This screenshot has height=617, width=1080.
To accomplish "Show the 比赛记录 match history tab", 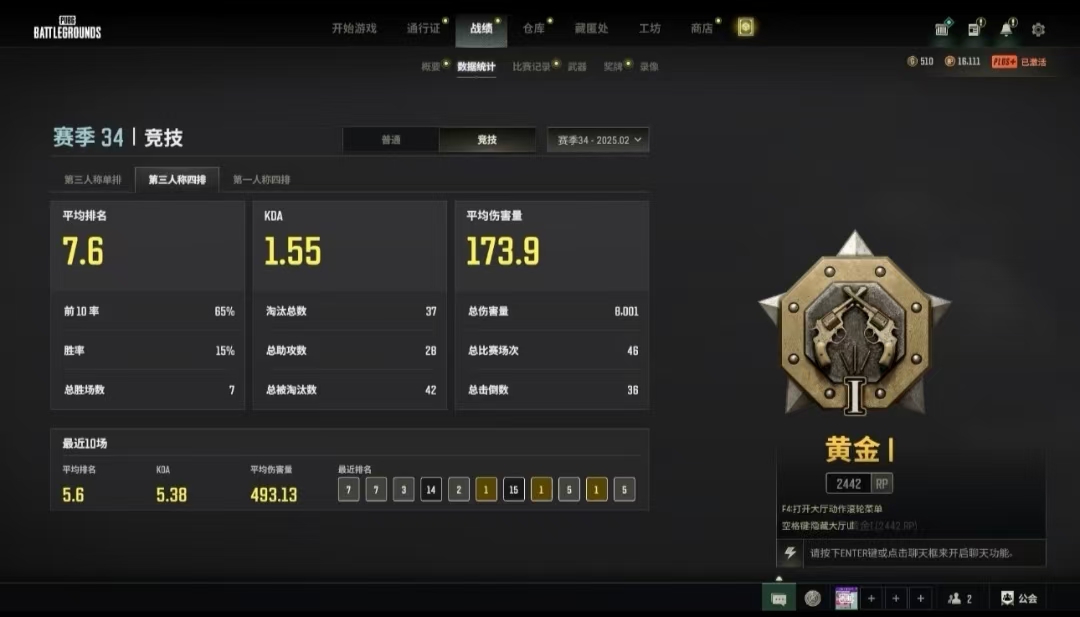I will tap(531, 67).
